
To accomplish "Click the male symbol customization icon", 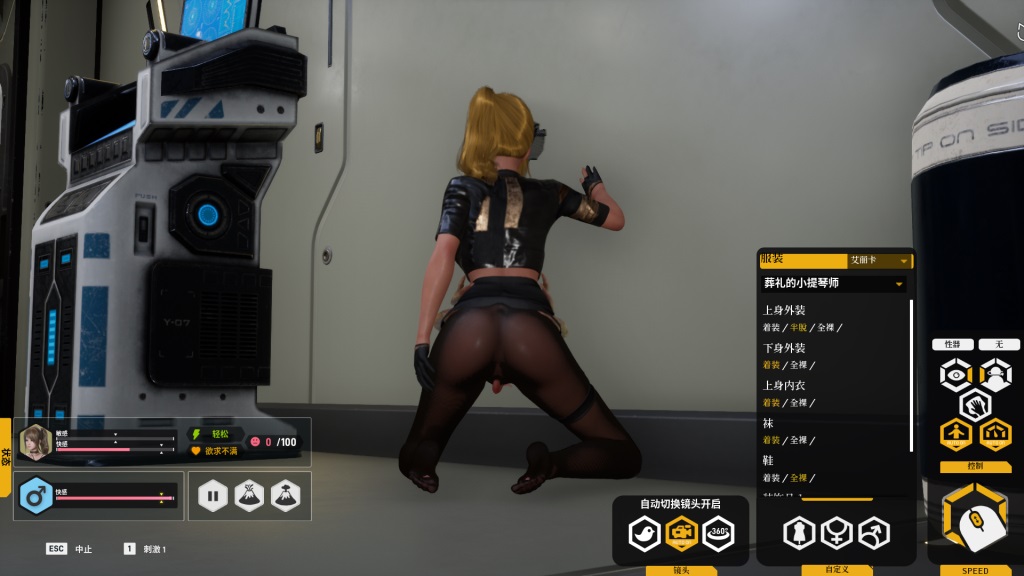I will coord(873,533).
